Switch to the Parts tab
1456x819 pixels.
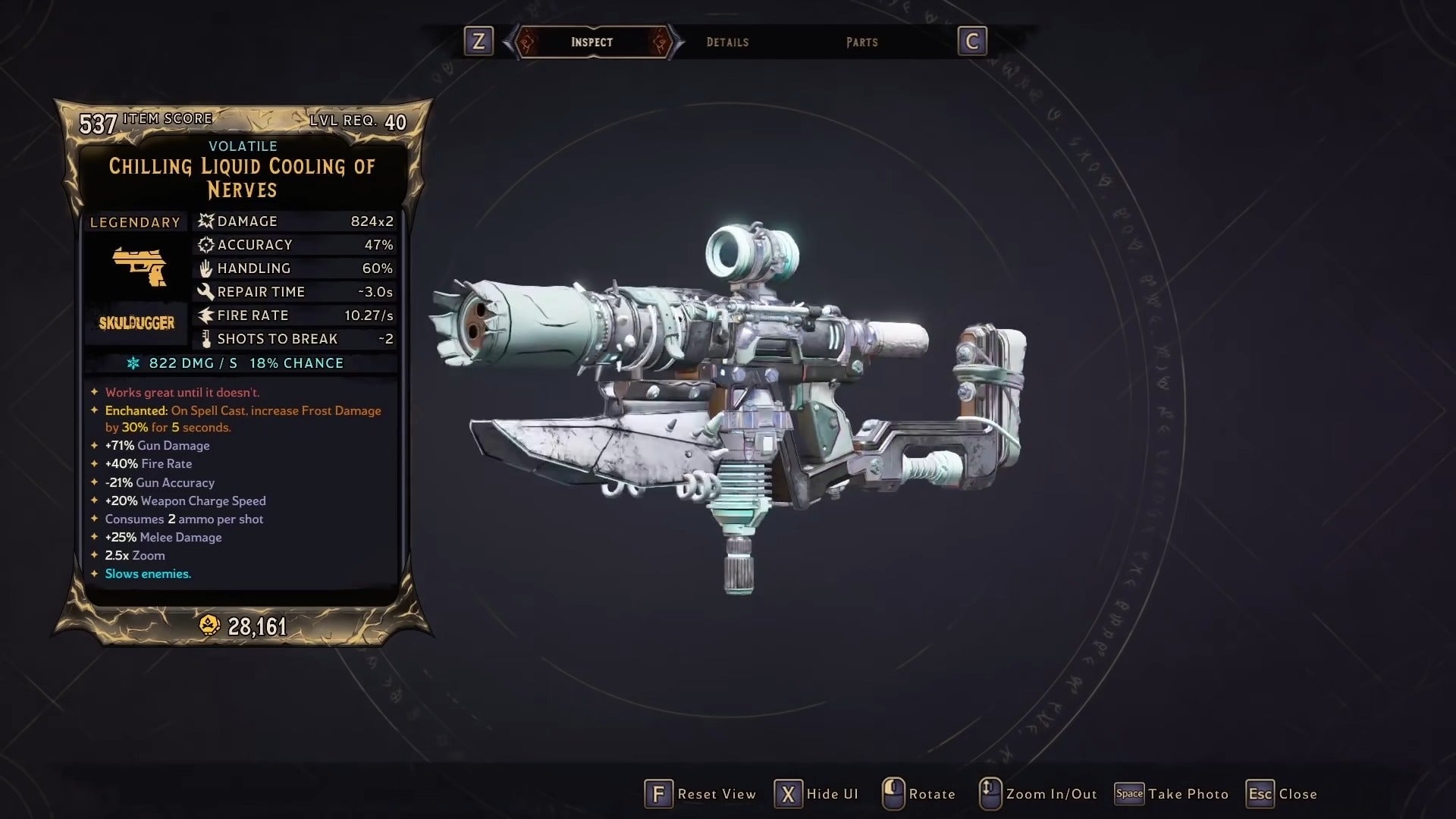(x=861, y=42)
